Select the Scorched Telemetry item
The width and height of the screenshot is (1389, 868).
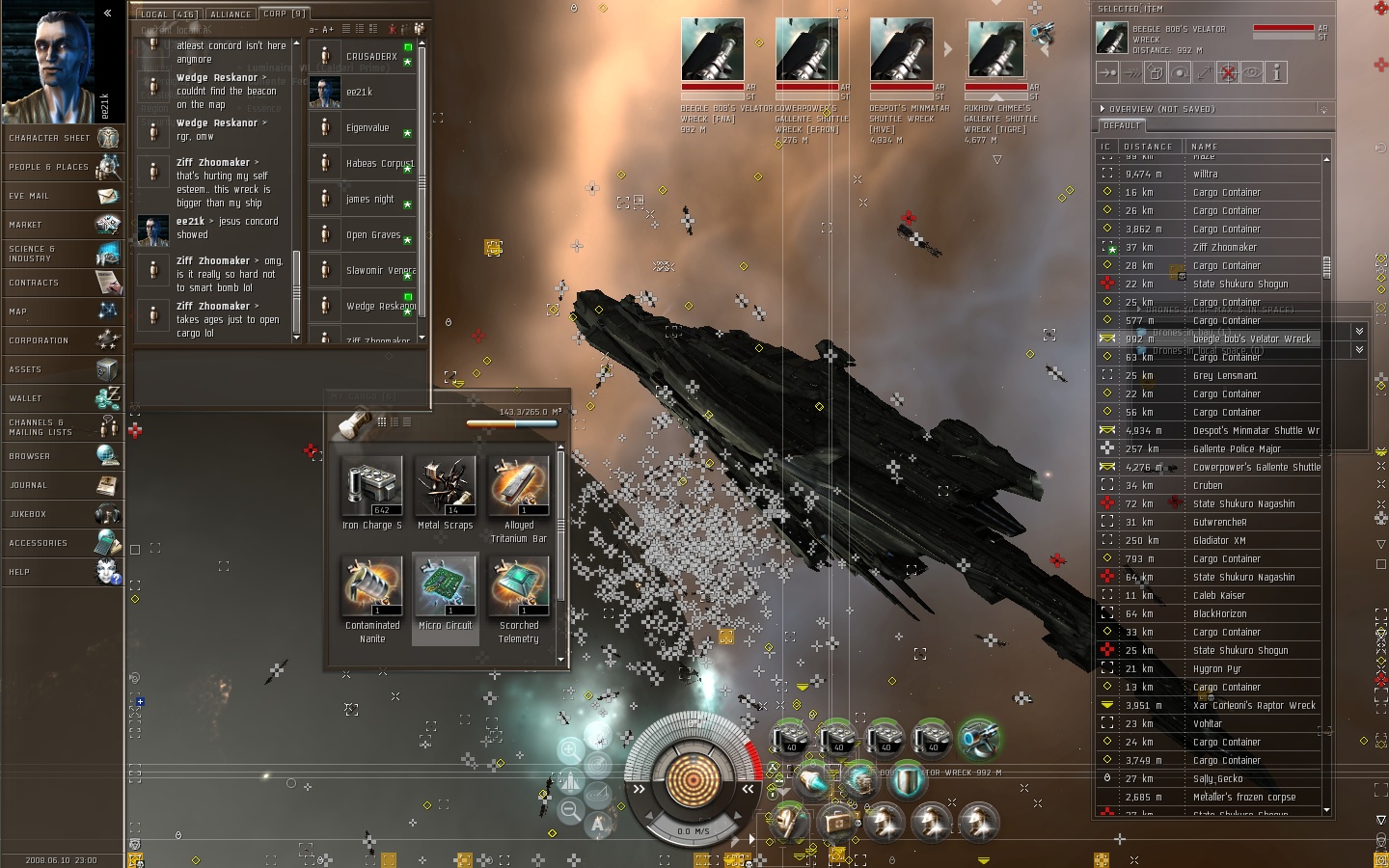(519, 586)
